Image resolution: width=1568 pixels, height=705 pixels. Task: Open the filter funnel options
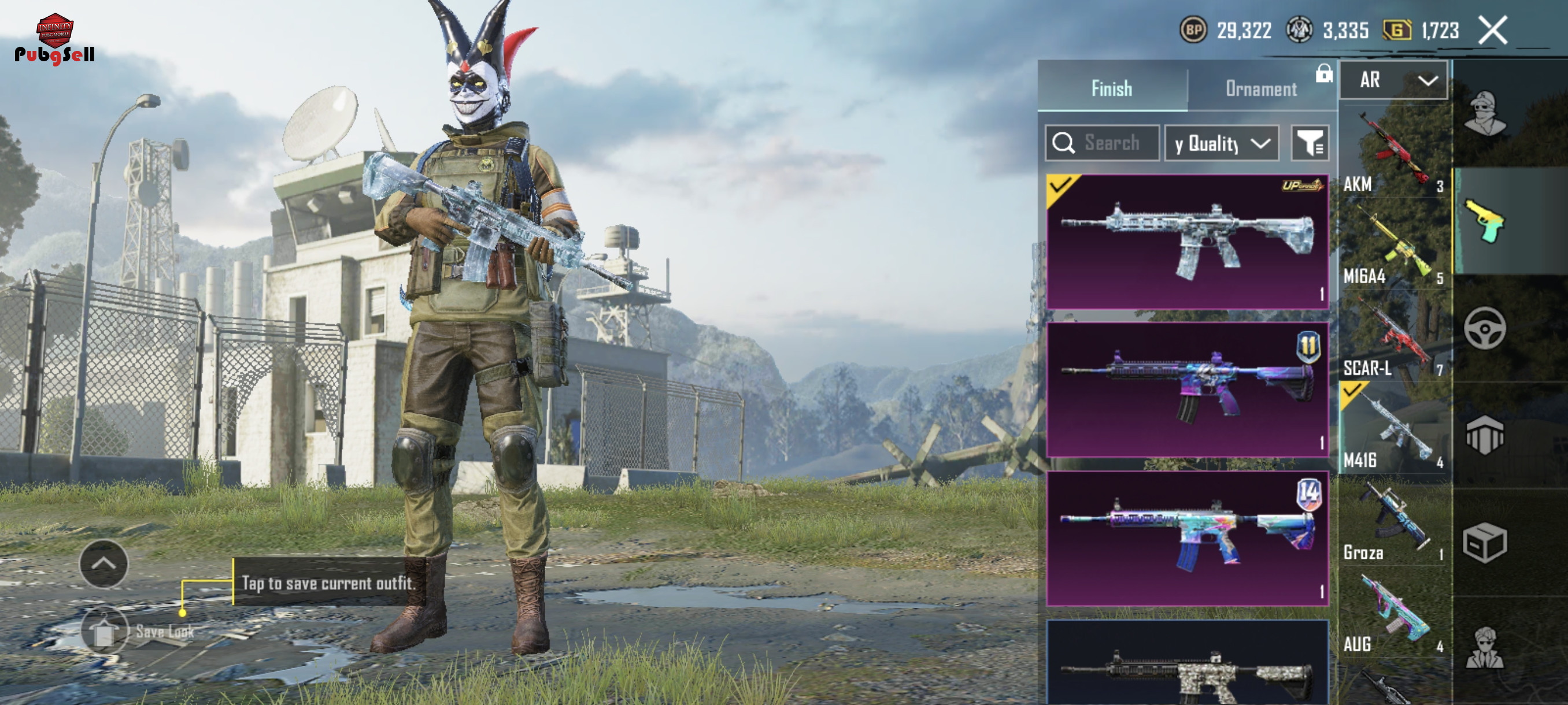click(x=1310, y=143)
